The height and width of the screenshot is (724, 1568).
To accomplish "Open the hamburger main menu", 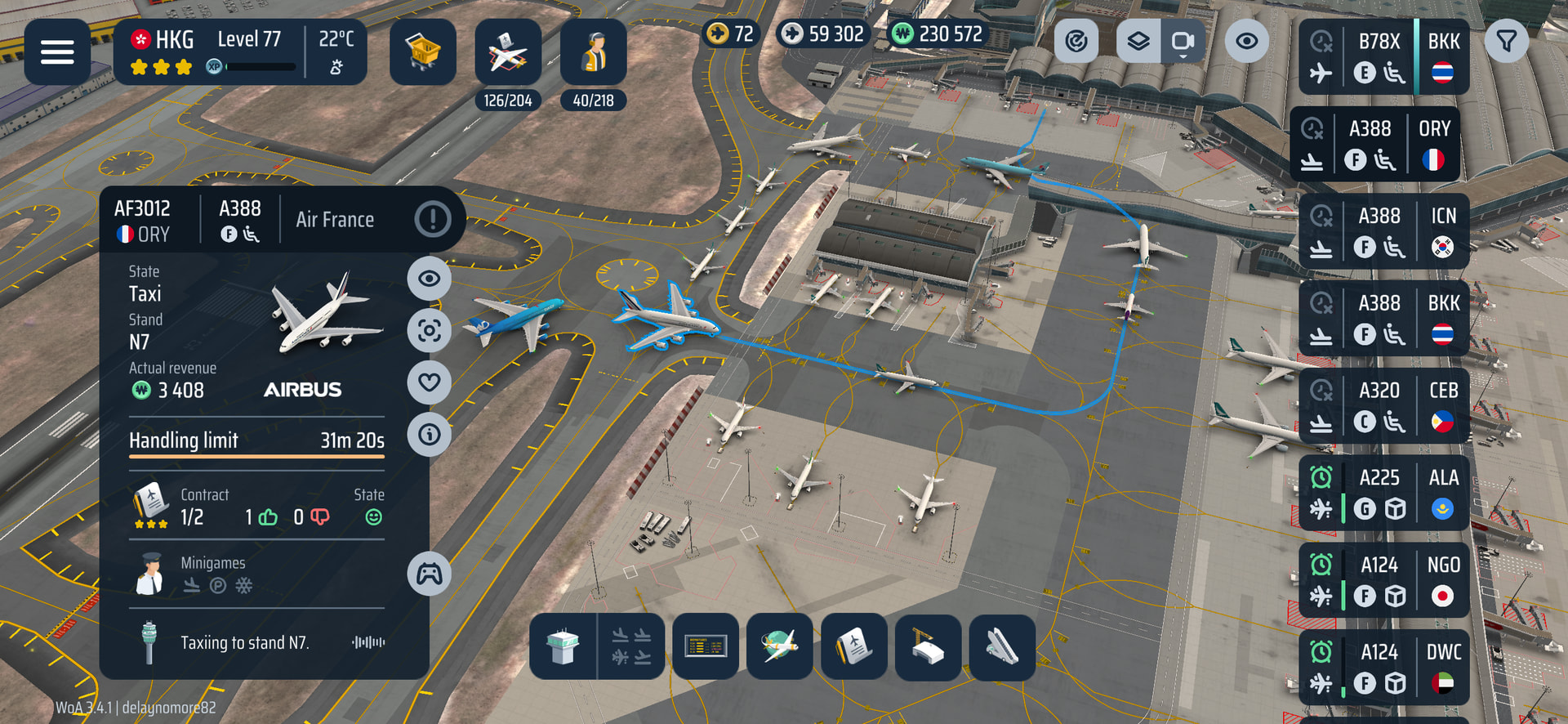I will [x=57, y=52].
